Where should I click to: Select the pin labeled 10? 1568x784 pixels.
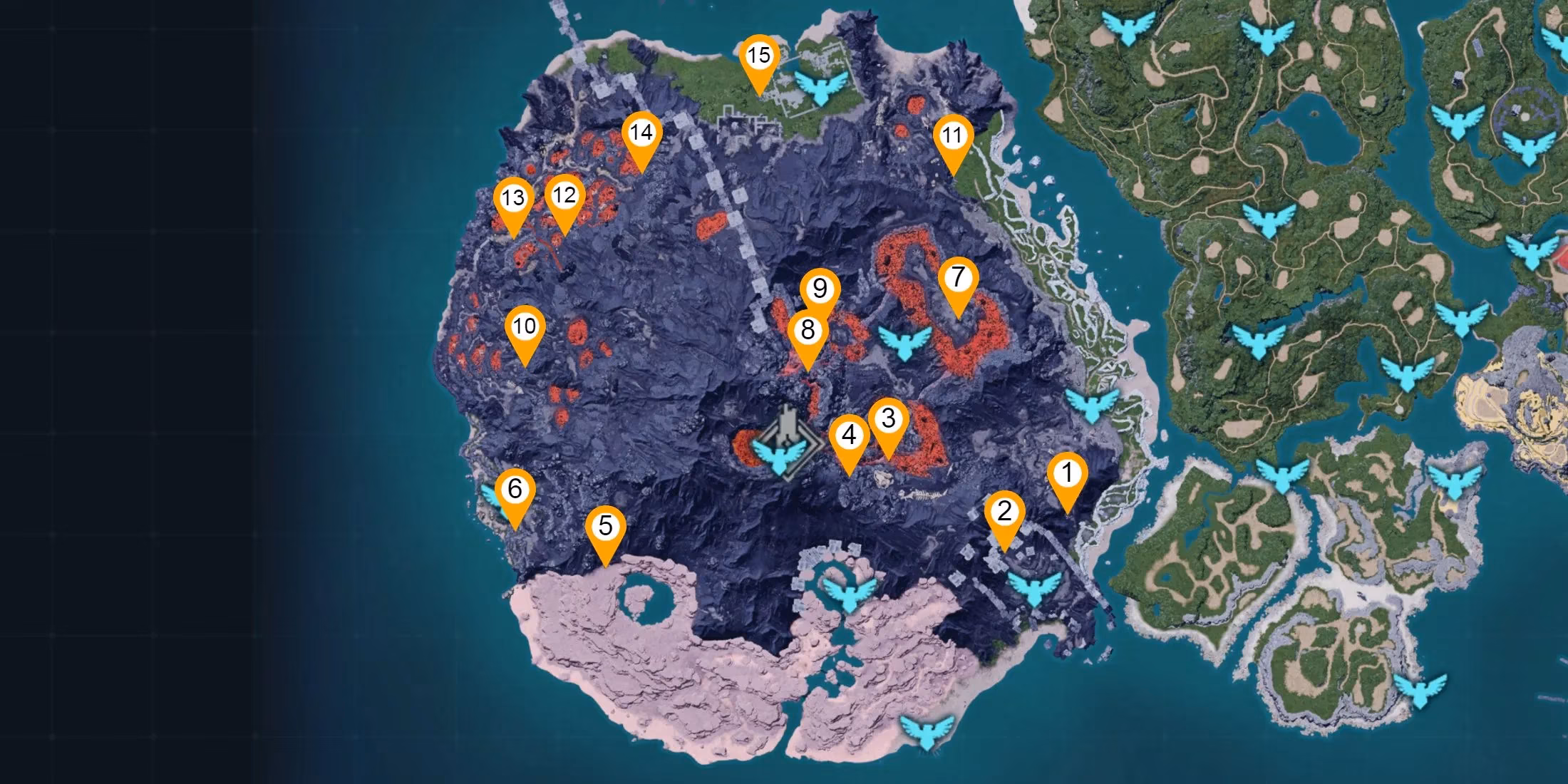pos(525,327)
